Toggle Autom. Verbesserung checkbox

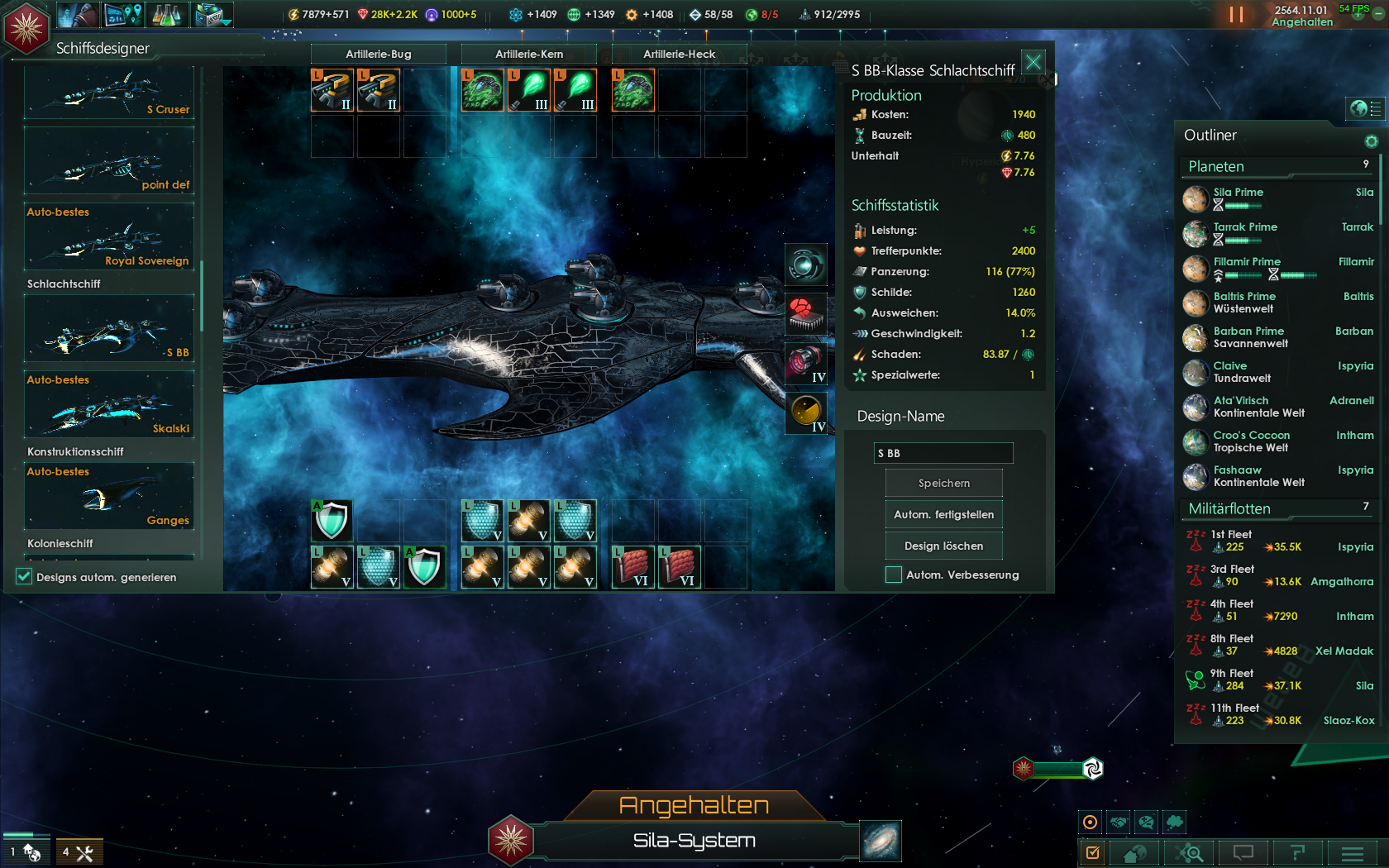(x=894, y=575)
